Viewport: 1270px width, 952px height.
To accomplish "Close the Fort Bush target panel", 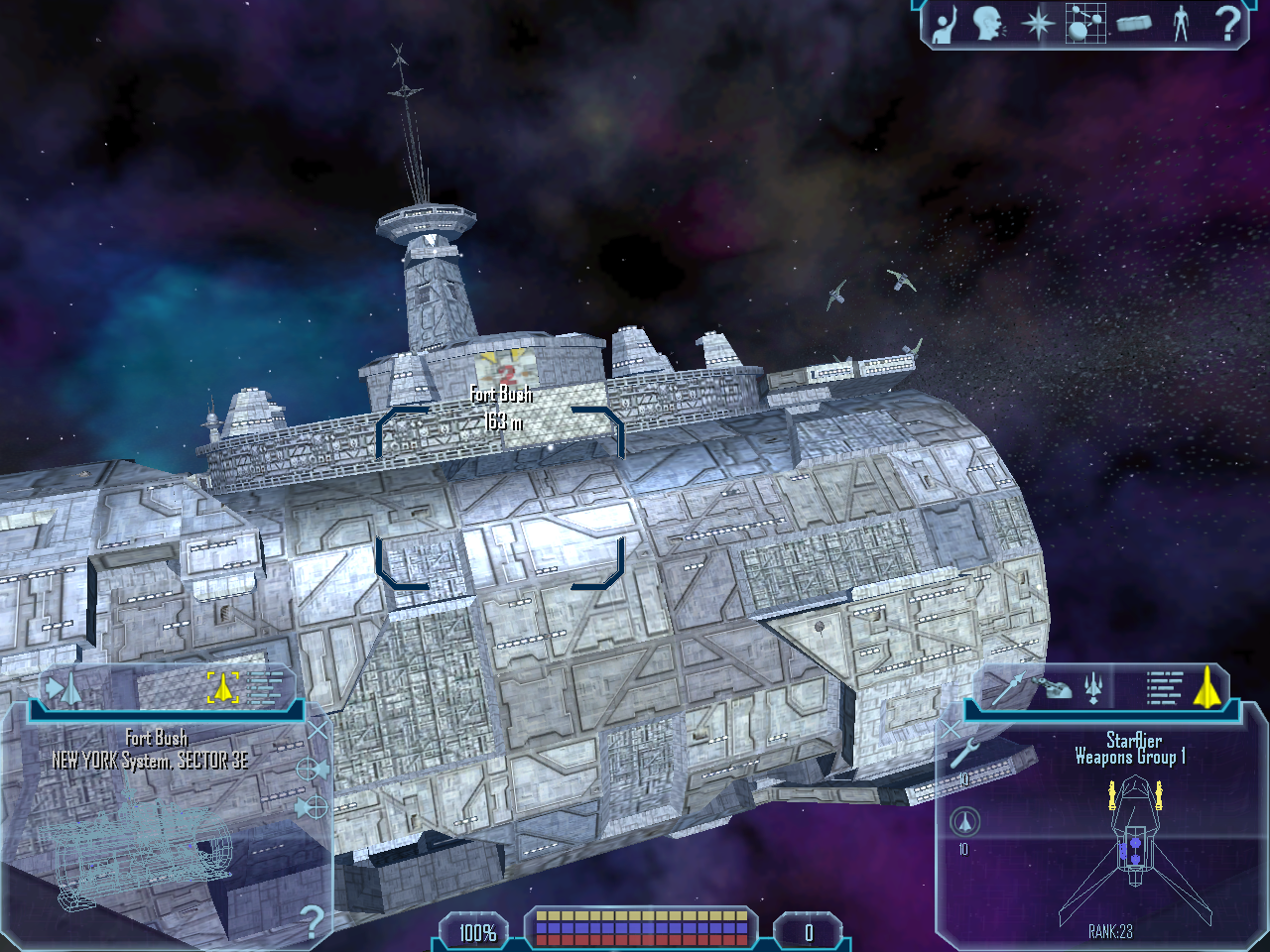I will 317,731.
